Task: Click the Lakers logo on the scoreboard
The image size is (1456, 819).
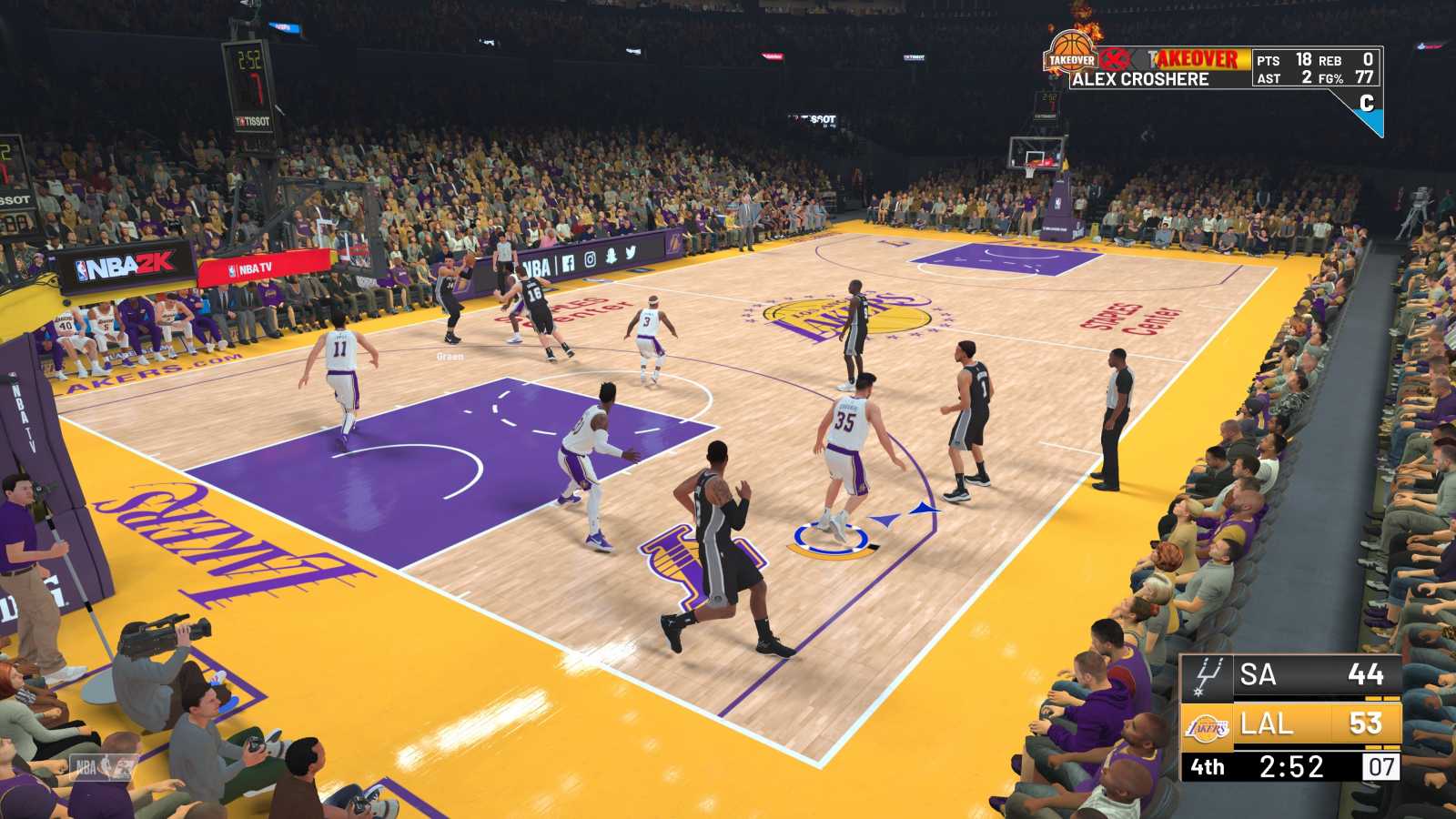Action: pyautogui.click(x=1206, y=725)
